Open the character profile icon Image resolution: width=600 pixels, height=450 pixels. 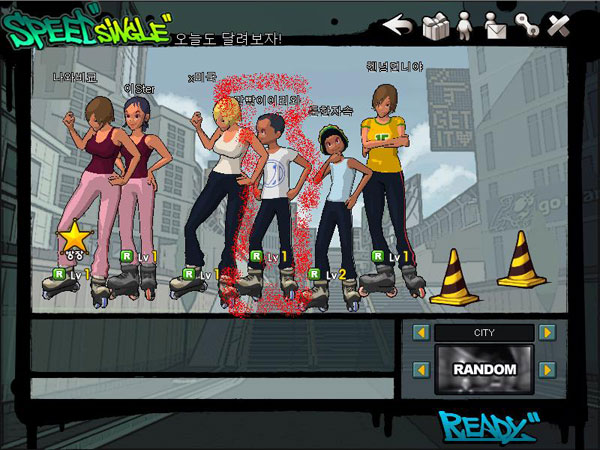pos(465,25)
